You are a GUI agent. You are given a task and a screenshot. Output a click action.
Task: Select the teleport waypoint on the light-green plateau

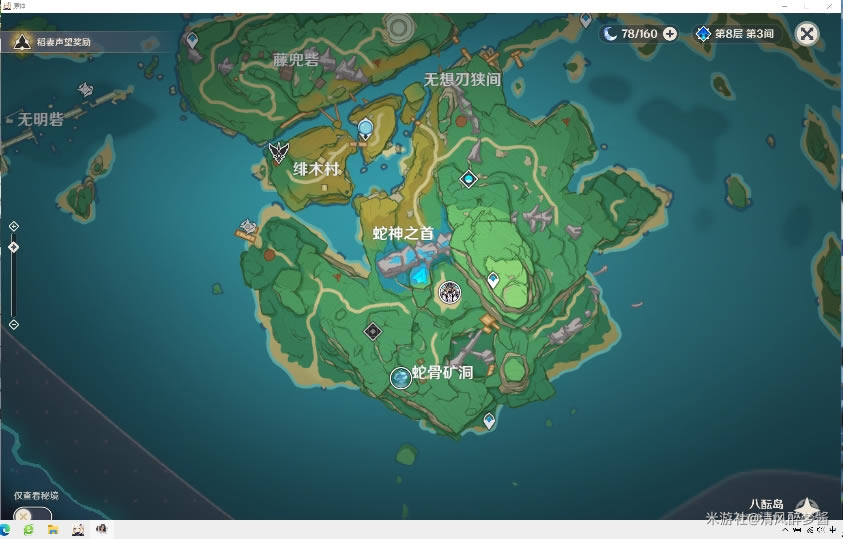(x=492, y=281)
